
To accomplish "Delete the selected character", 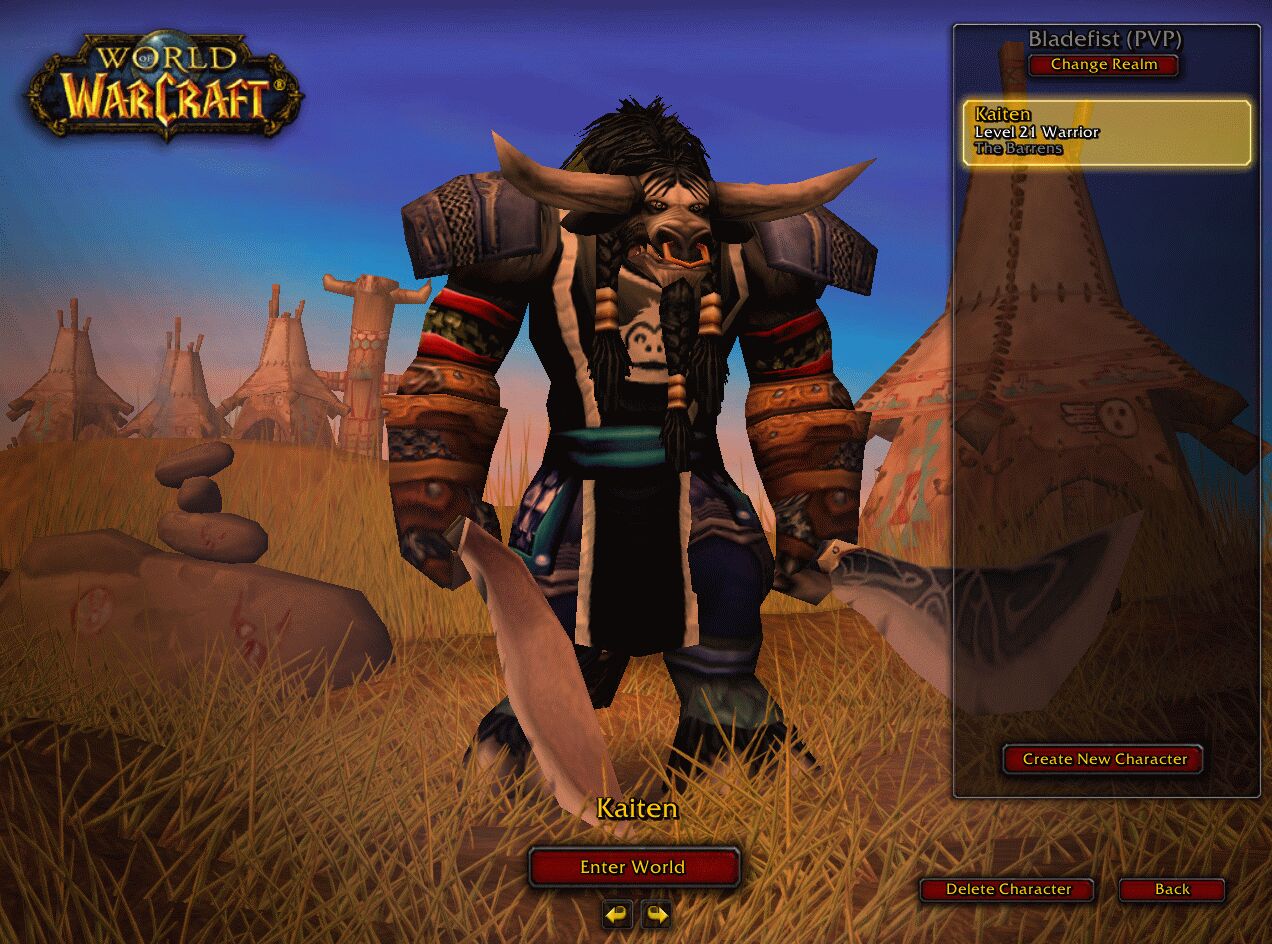I will point(1007,889).
